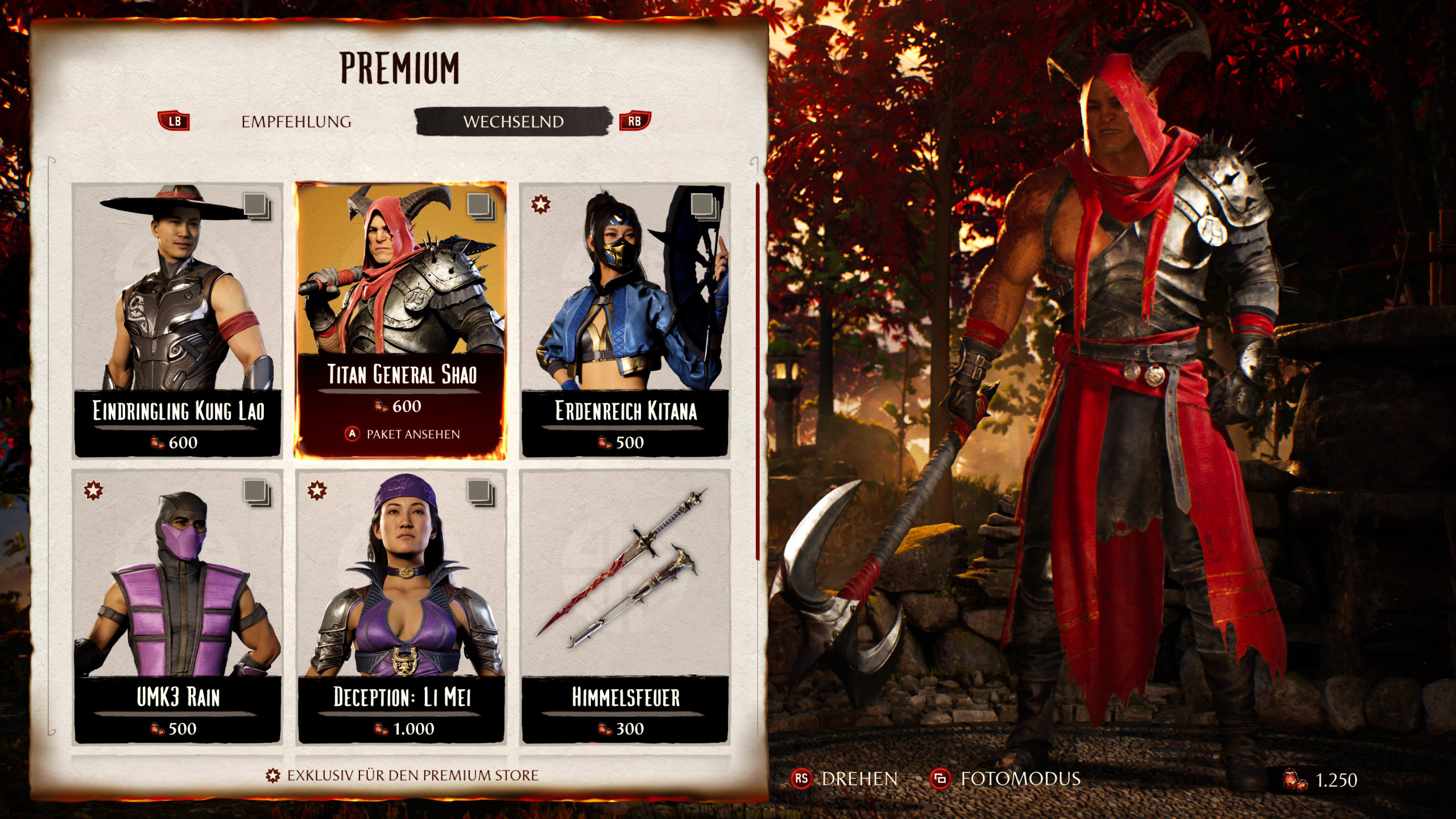Open Fotomodus photo mode
Image resolution: width=1456 pixels, height=819 pixels.
[x=1006, y=779]
